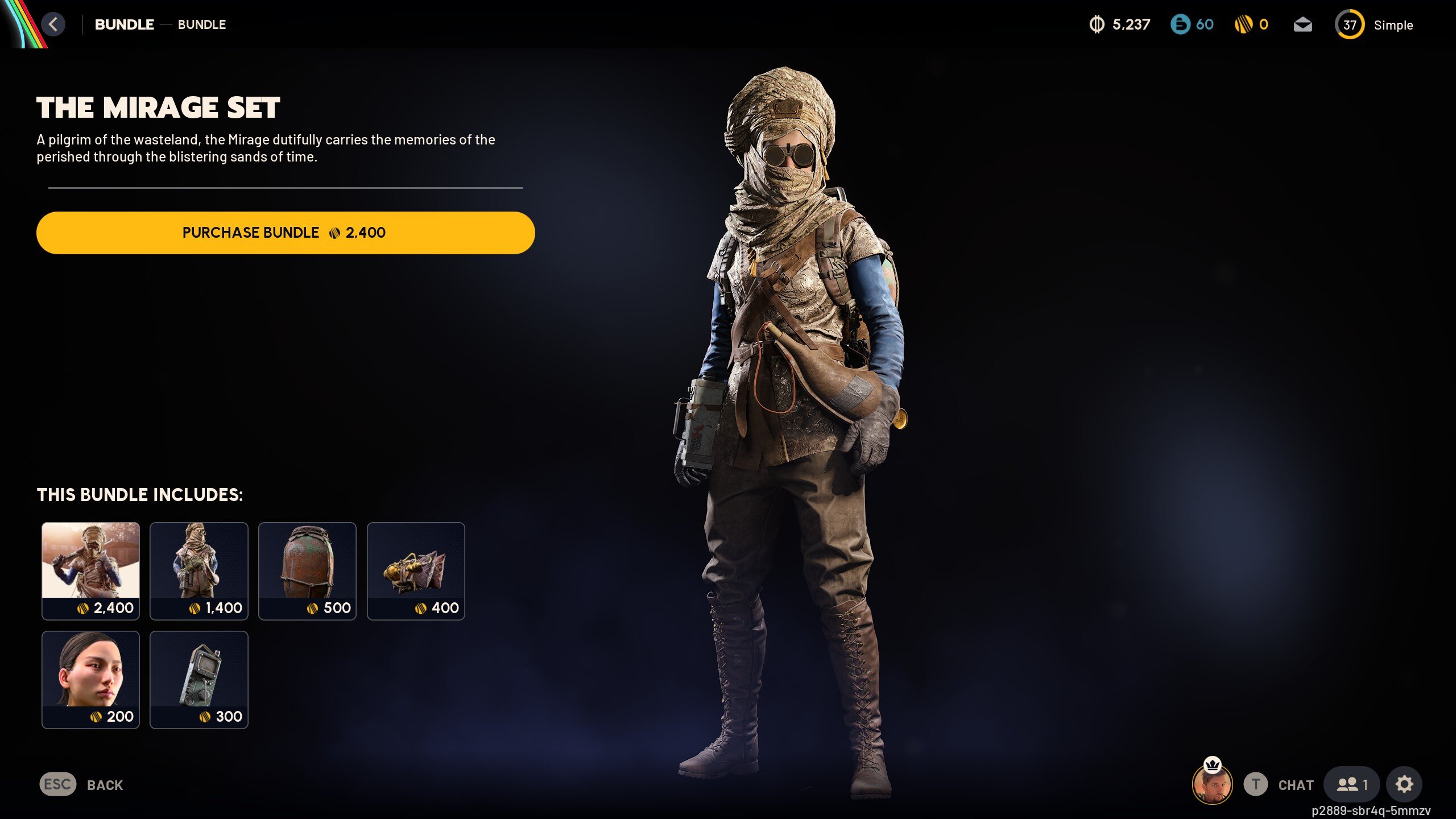Viewport: 1456px width, 819px height.
Task: Click the BACK label at bottom left
Action: (x=105, y=785)
